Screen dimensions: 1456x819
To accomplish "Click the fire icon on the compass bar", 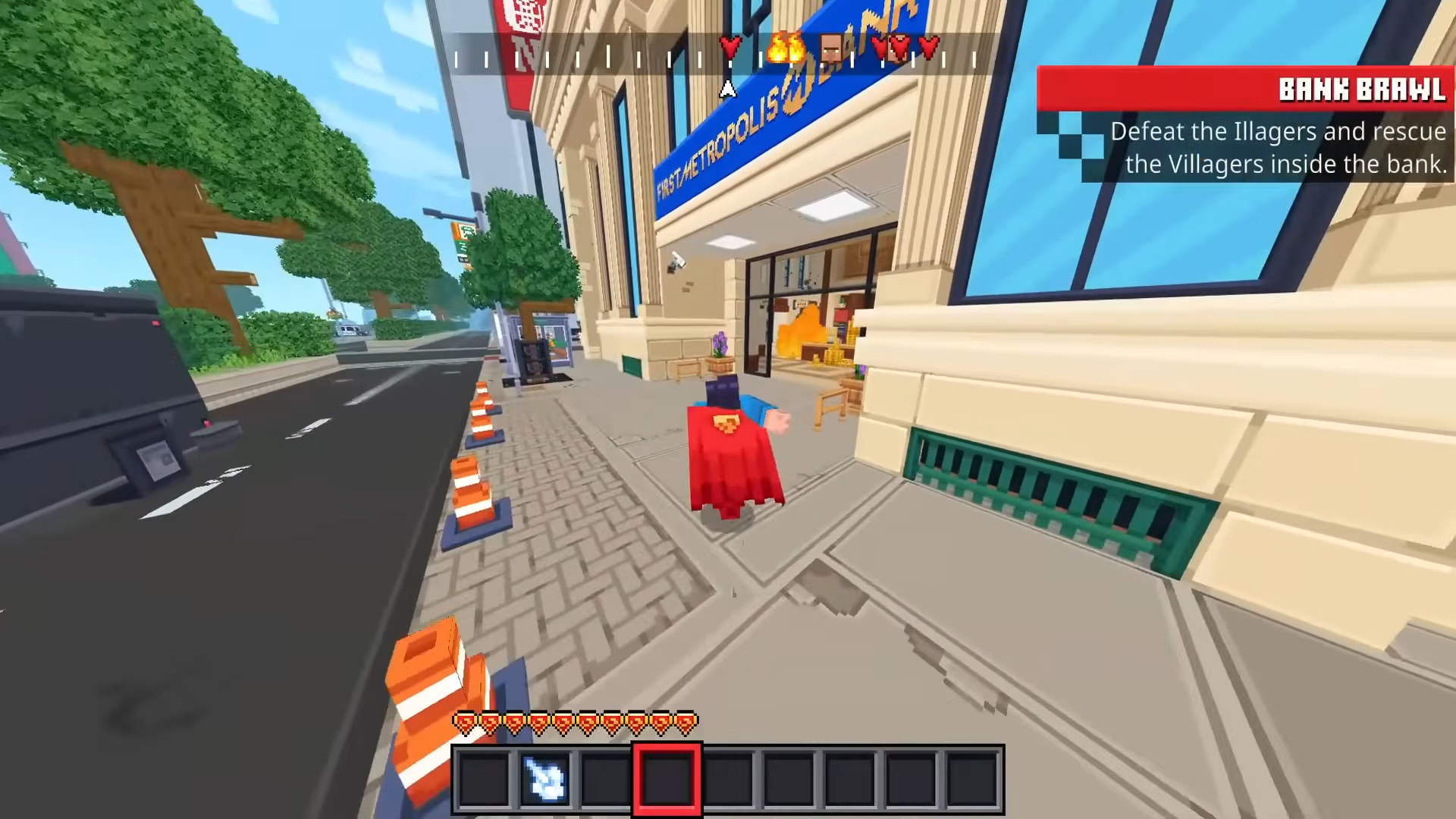I will pyautogui.click(x=784, y=49).
